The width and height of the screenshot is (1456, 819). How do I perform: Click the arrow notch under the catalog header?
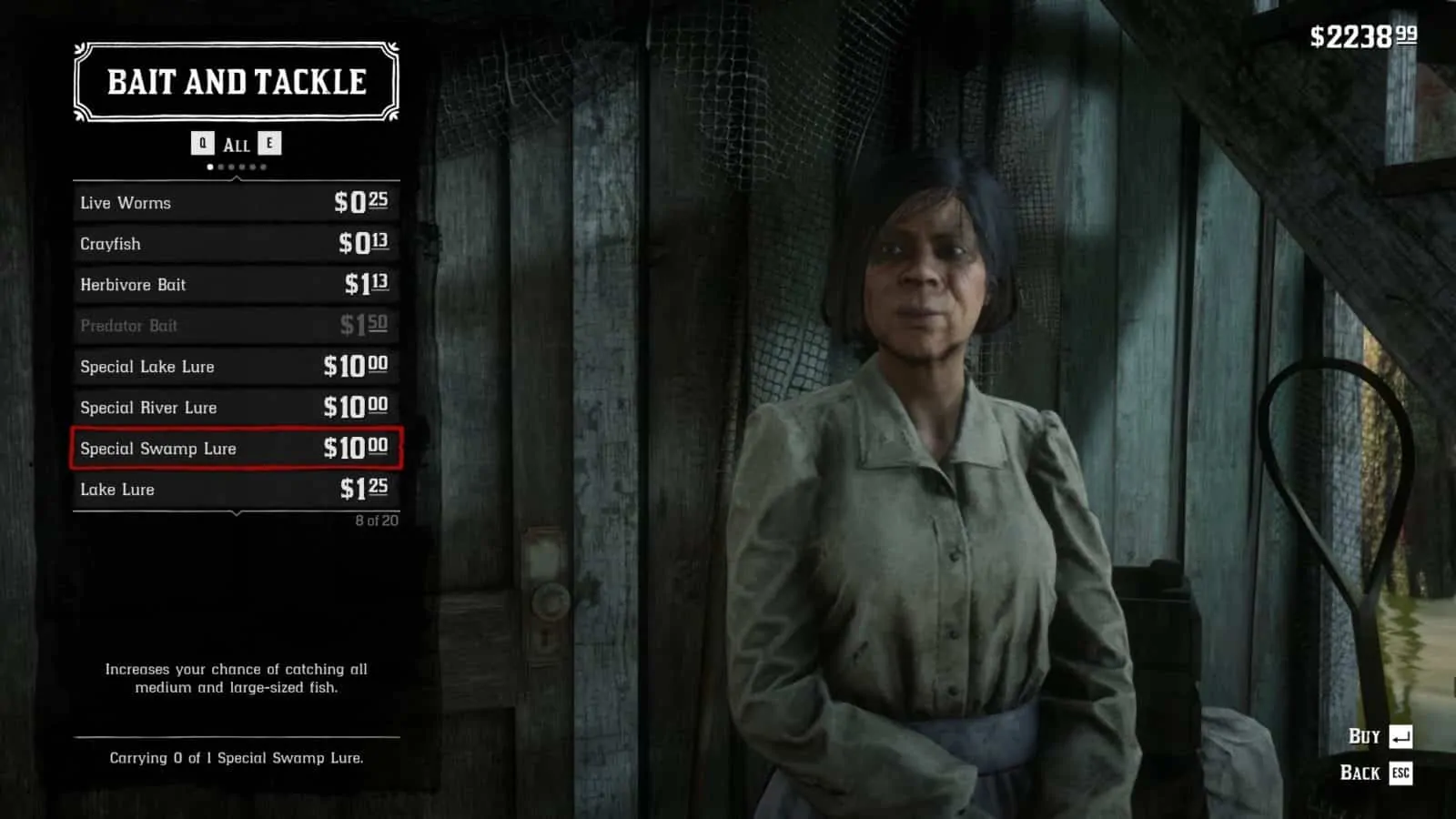[x=237, y=177]
